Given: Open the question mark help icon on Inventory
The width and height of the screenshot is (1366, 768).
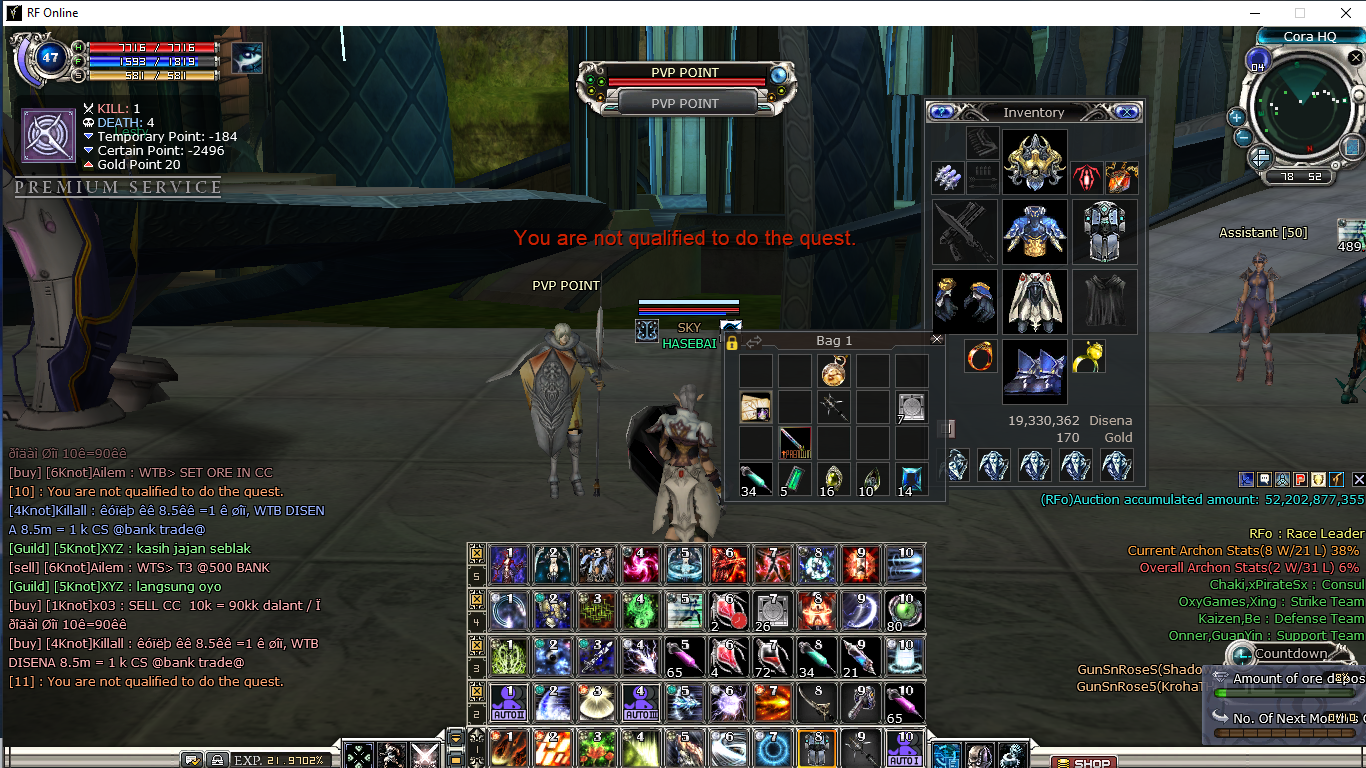Looking at the screenshot, I should [941, 112].
